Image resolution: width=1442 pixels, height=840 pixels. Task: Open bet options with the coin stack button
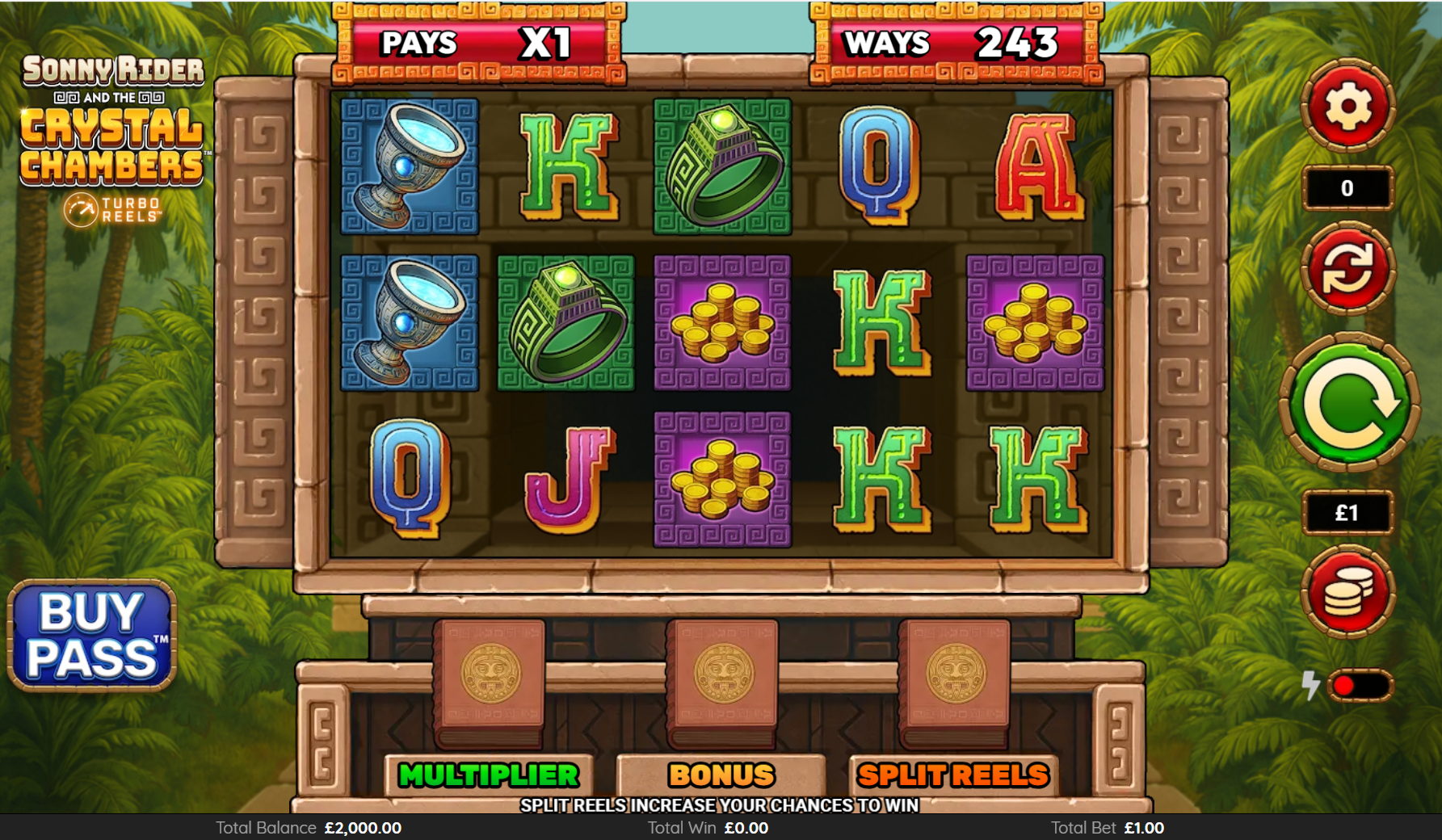(x=1347, y=592)
